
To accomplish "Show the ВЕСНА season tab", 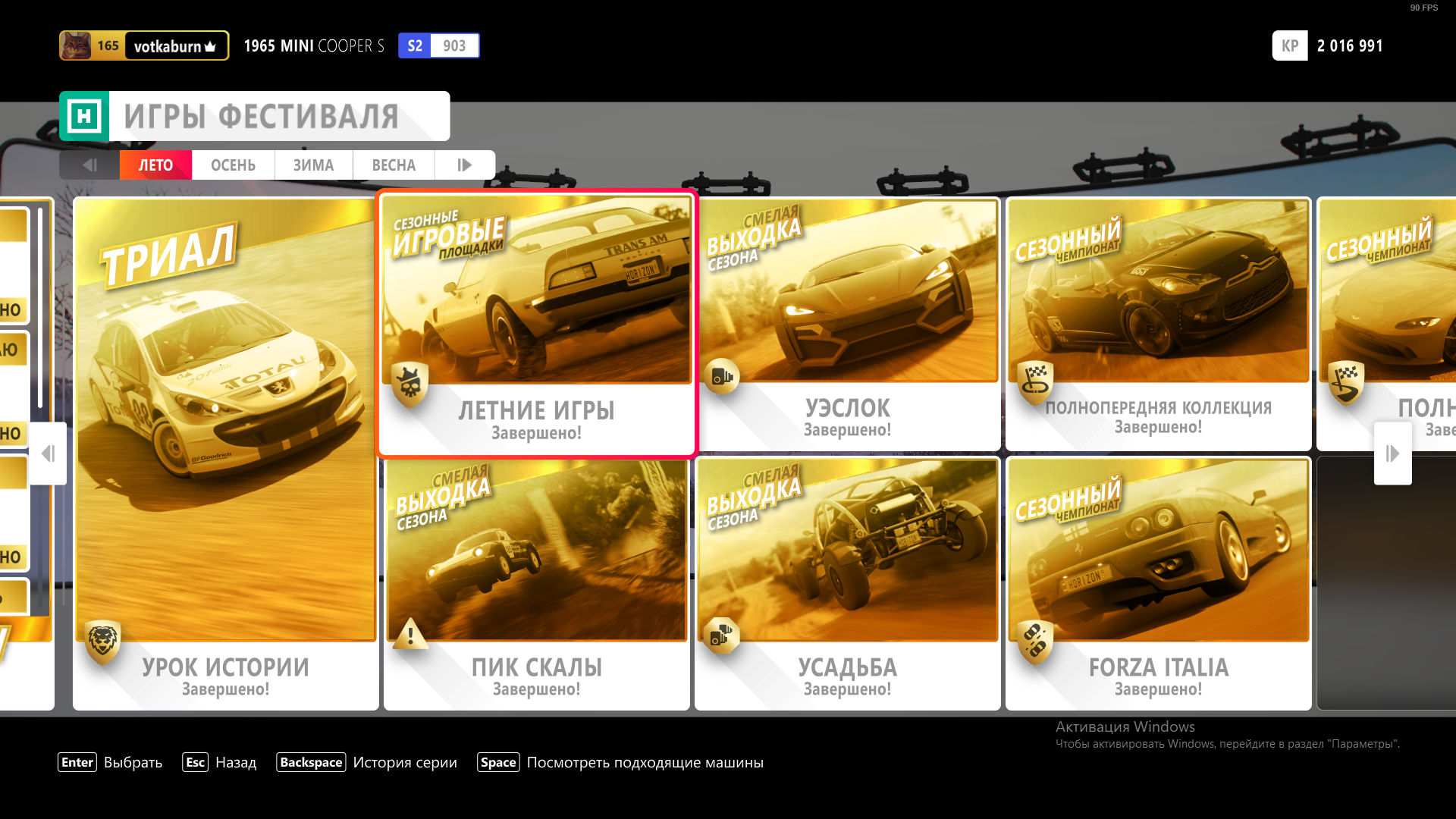I will click(394, 165).
